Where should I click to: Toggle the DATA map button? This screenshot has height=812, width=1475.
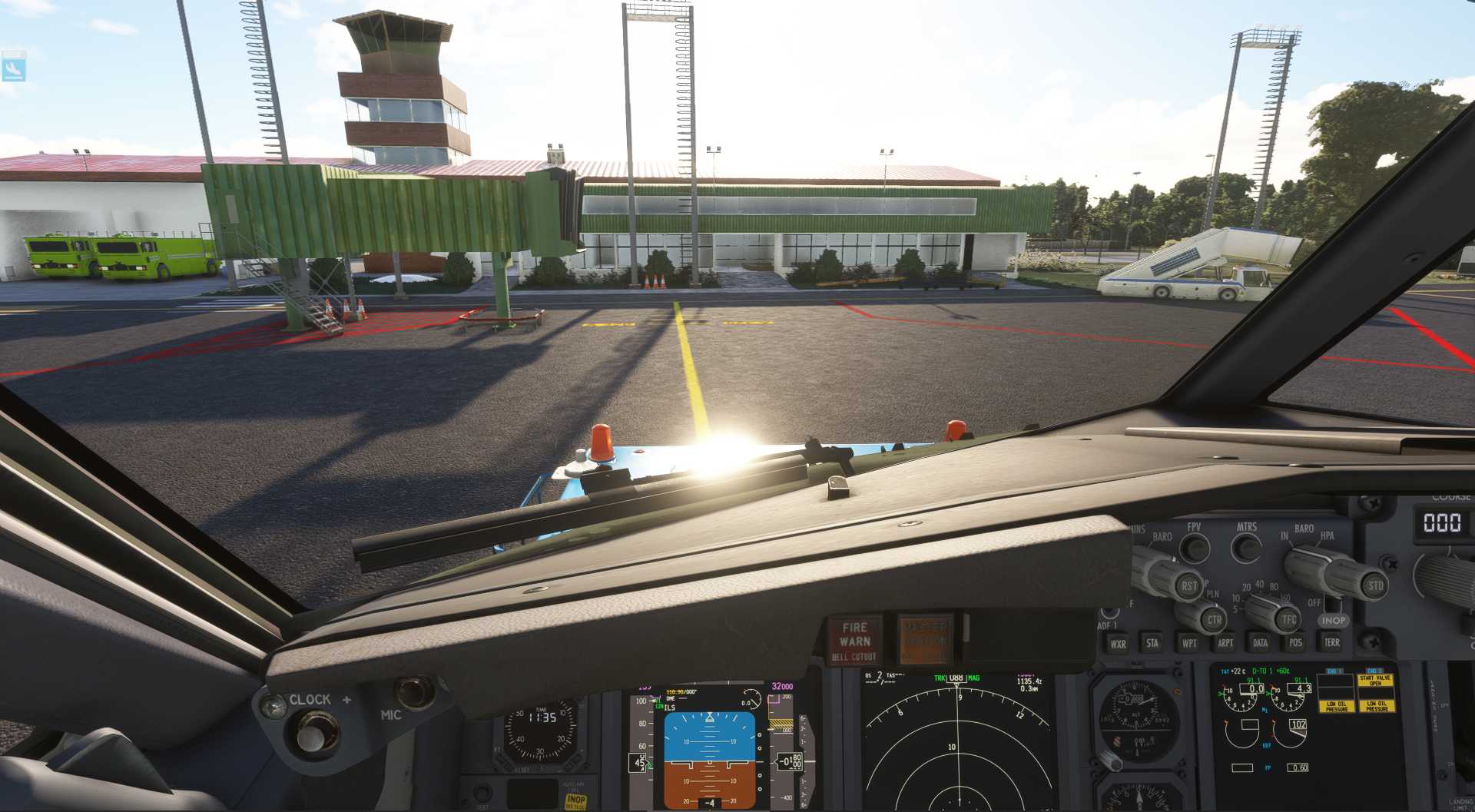click(1260, 643)
